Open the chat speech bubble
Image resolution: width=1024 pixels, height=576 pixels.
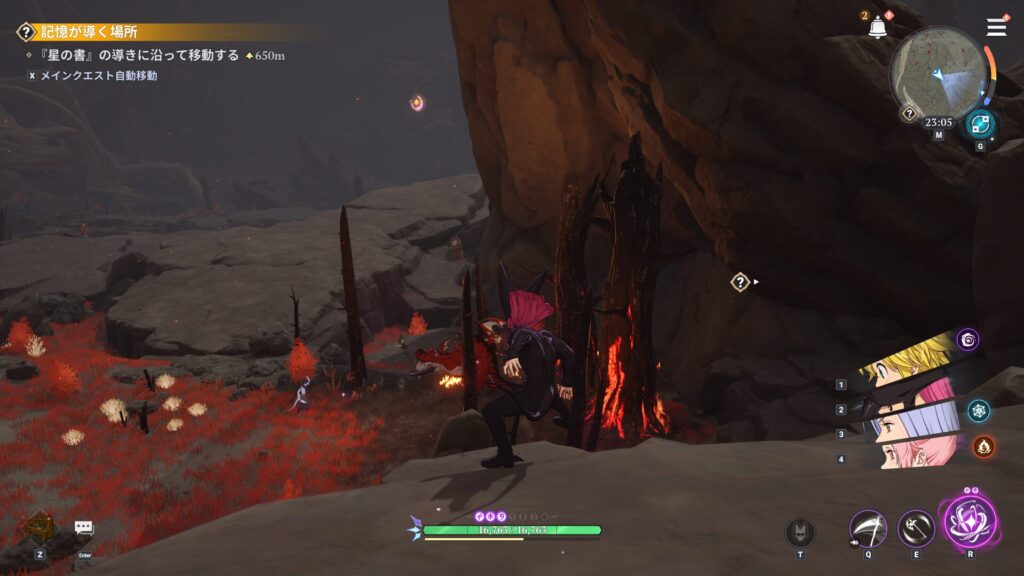[84, 527]
